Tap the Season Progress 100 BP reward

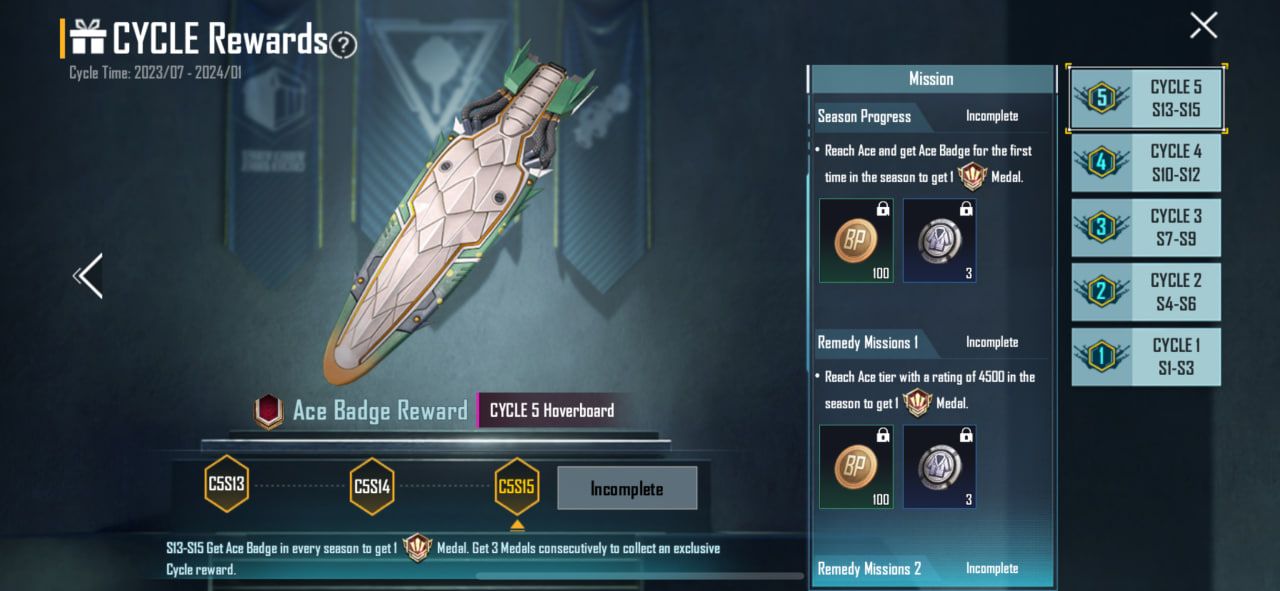coord(856,240)
